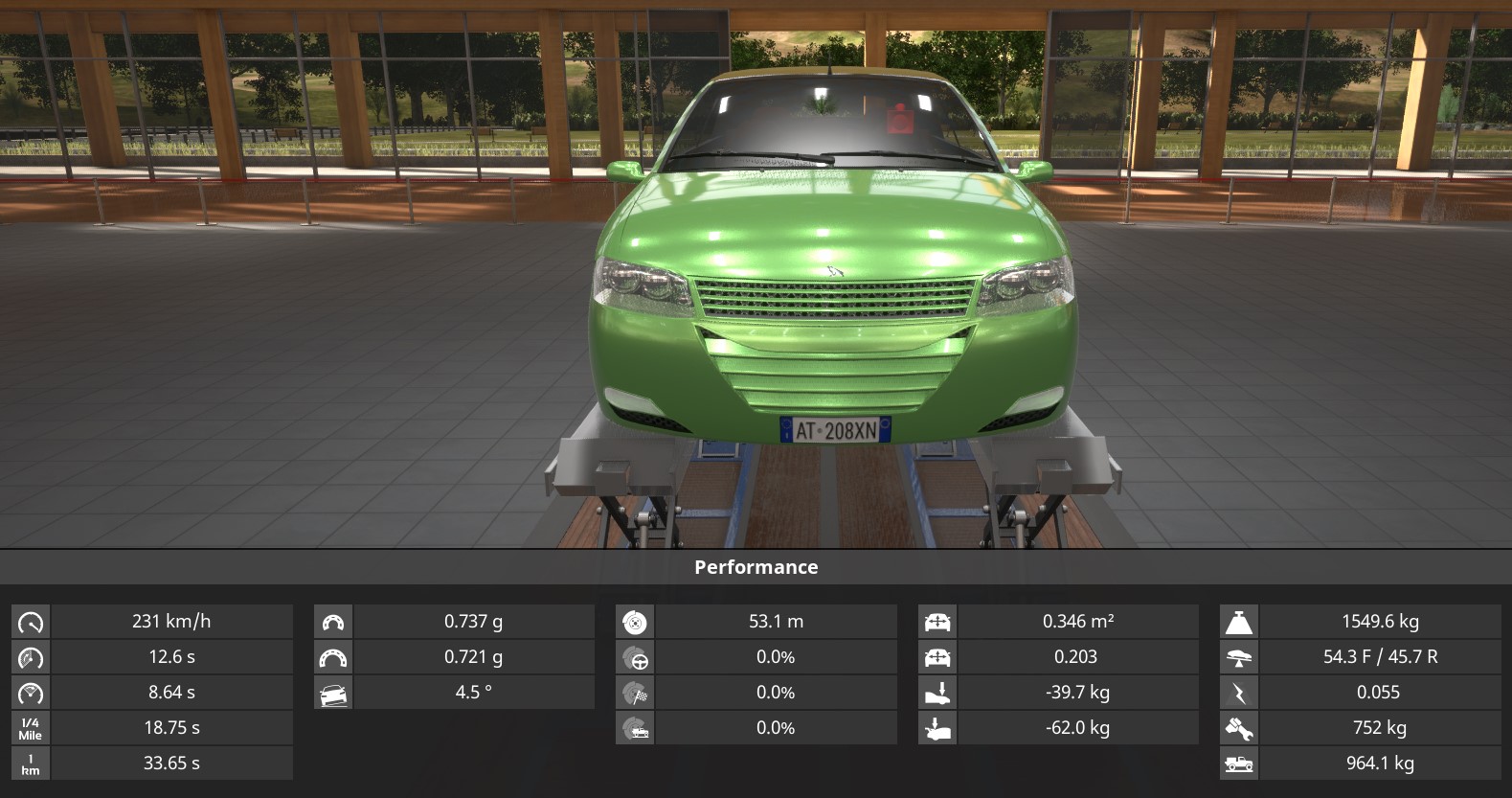
Task: Select the vehicle weight icon
Action: coord(1239,622)
